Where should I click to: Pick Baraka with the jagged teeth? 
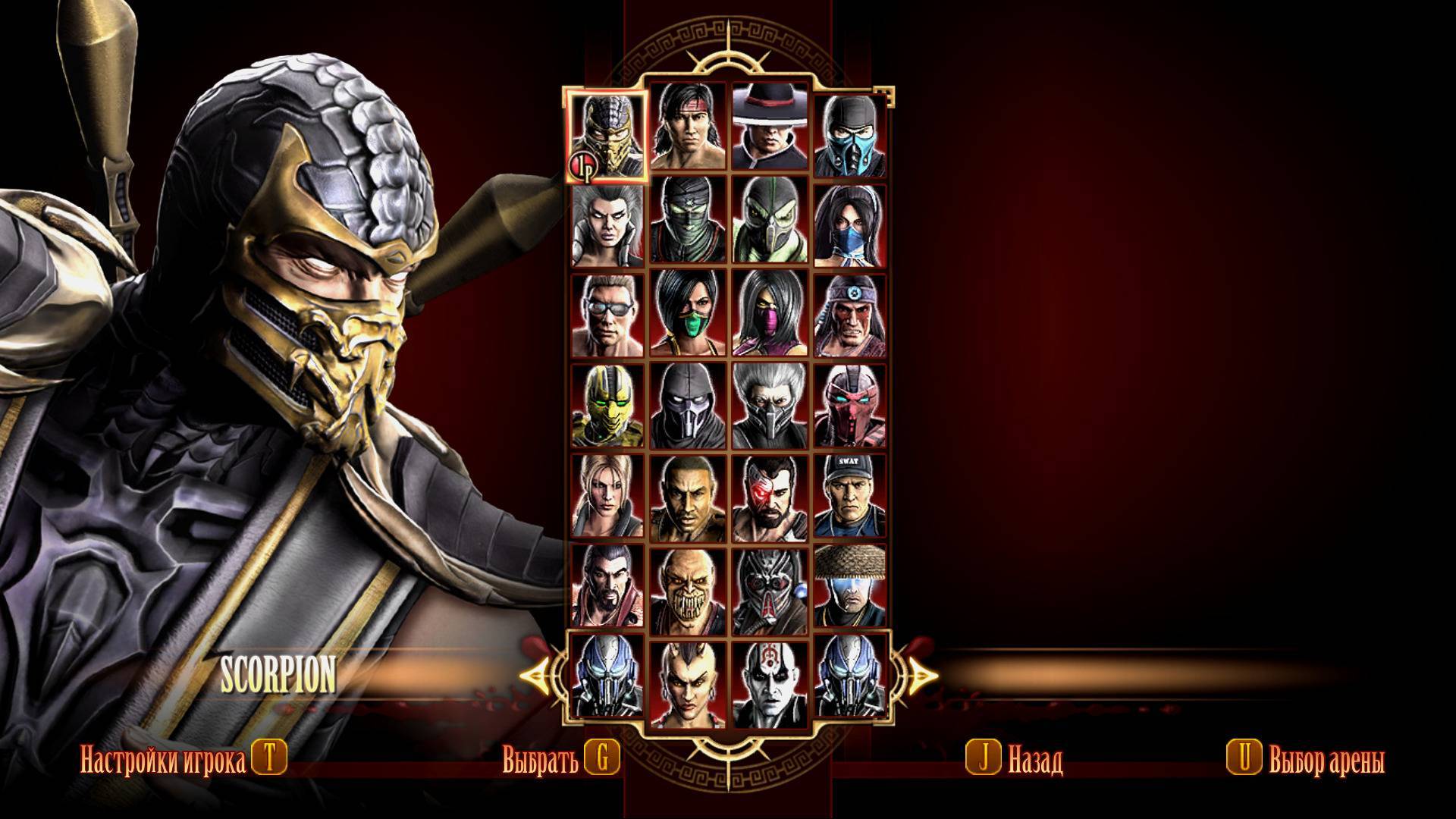click(688, 586)
